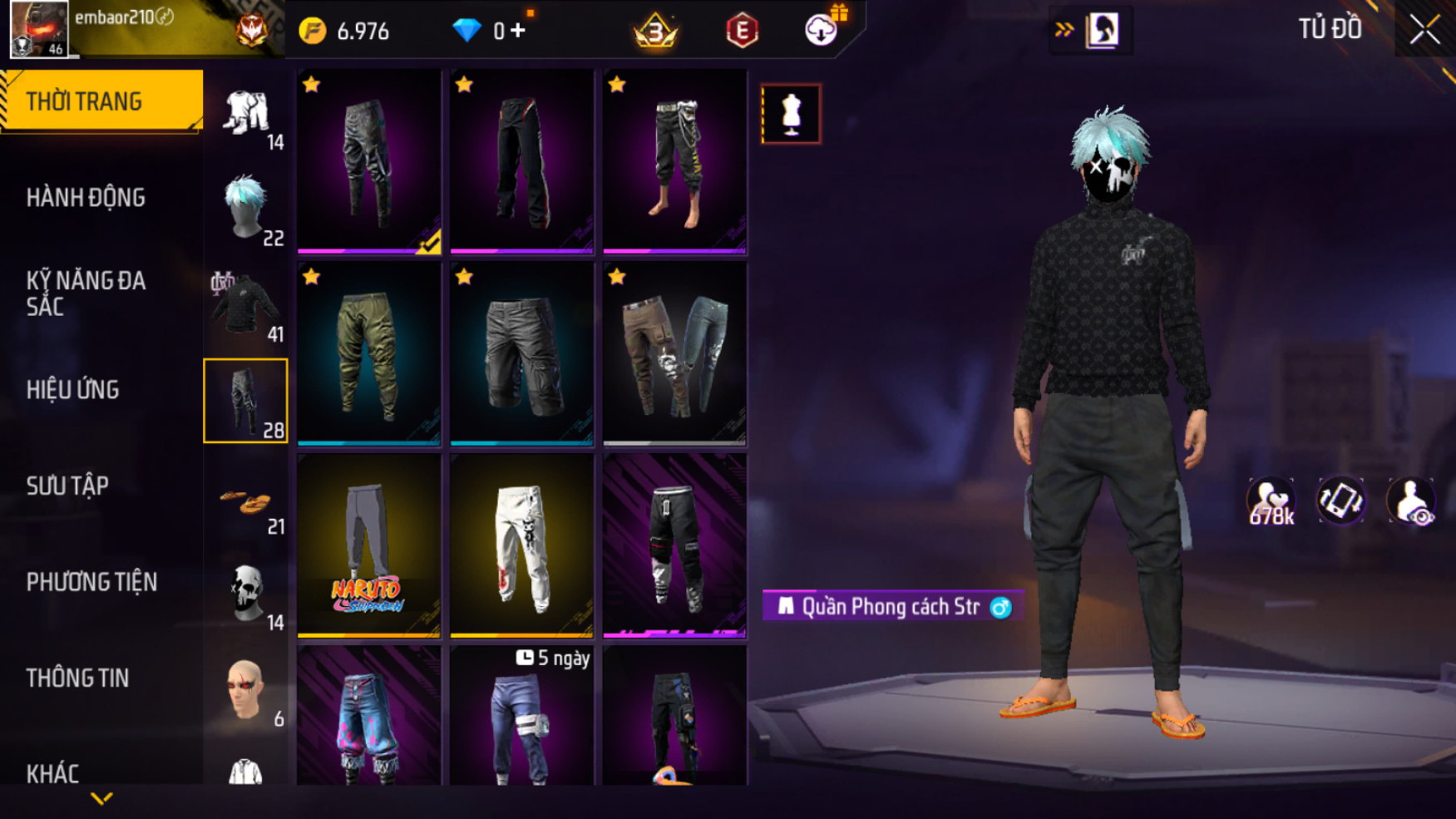
Task: Close the wardrobe with the X button
Action: pos(1424,30)
